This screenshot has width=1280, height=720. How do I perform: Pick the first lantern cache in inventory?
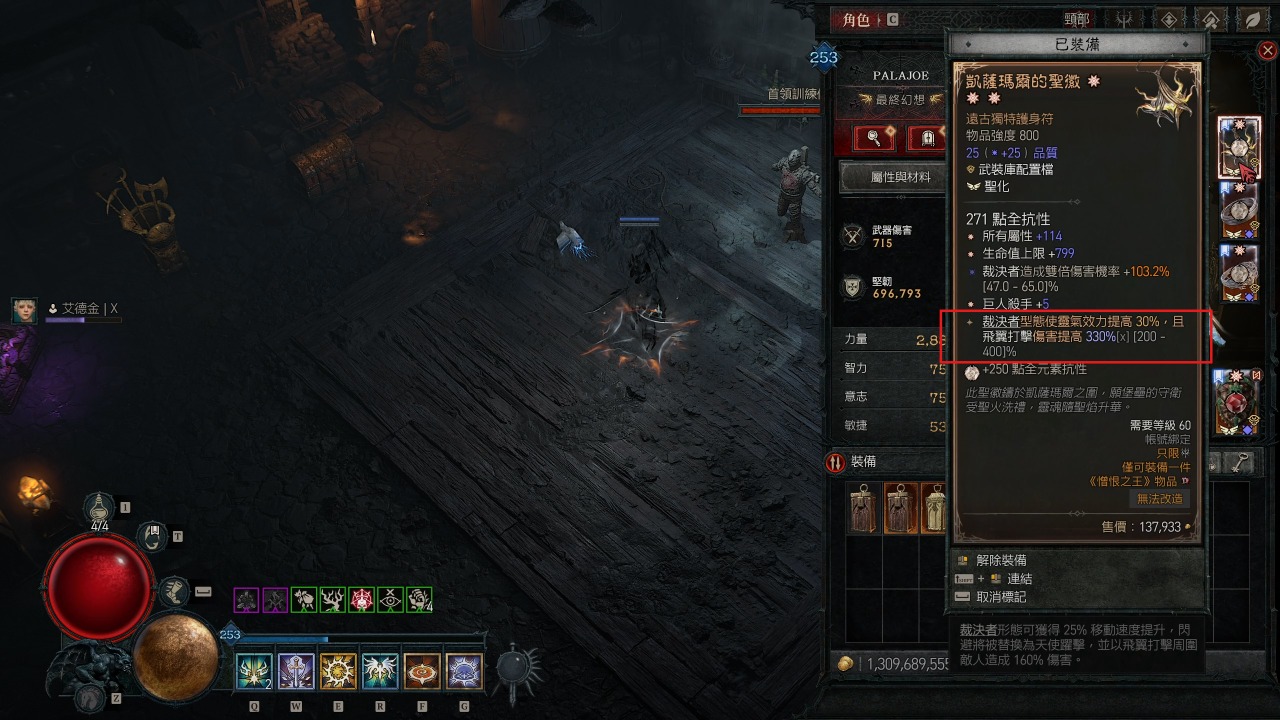coord(863,507)
